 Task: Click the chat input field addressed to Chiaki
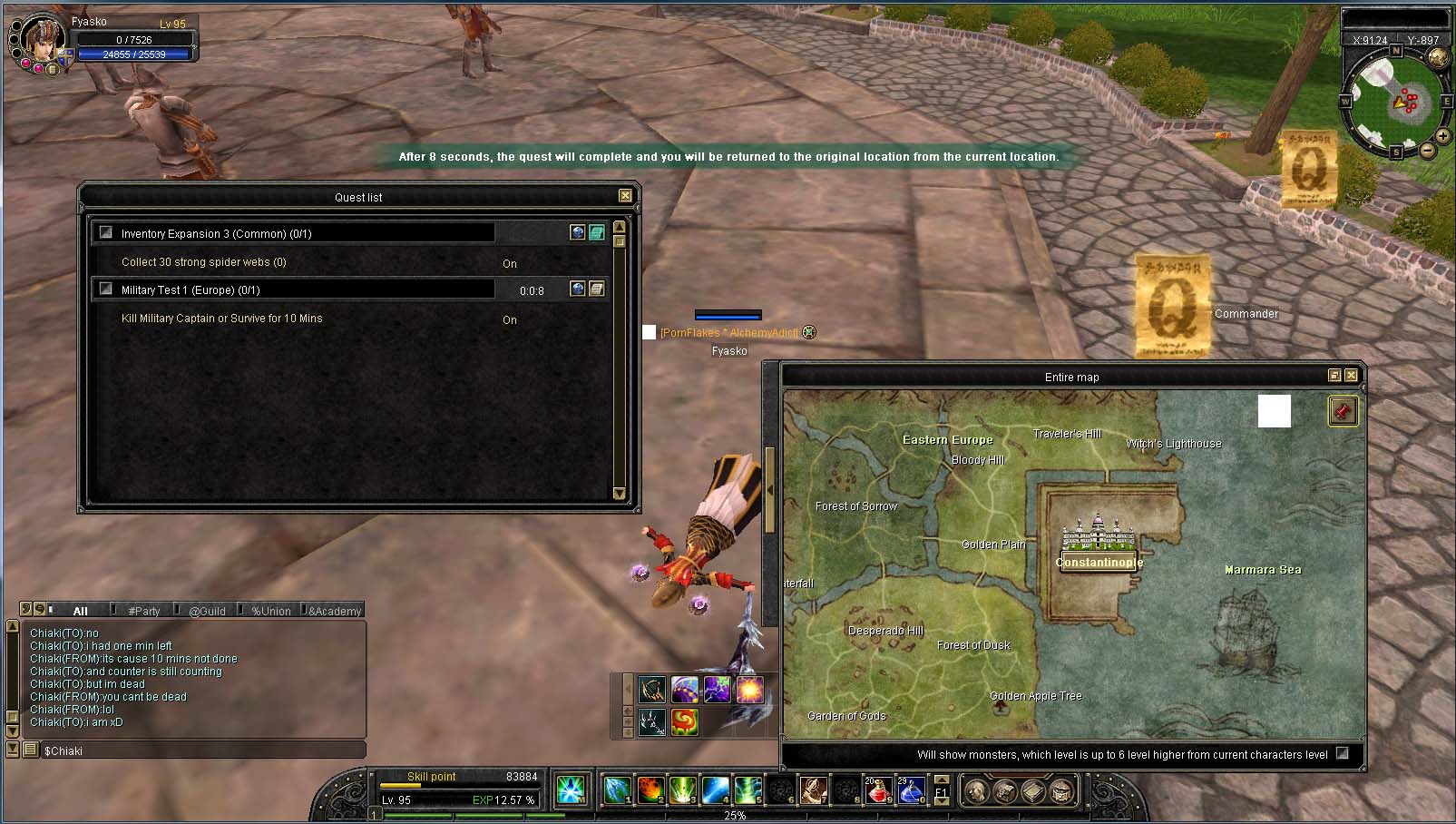[201, 750]
